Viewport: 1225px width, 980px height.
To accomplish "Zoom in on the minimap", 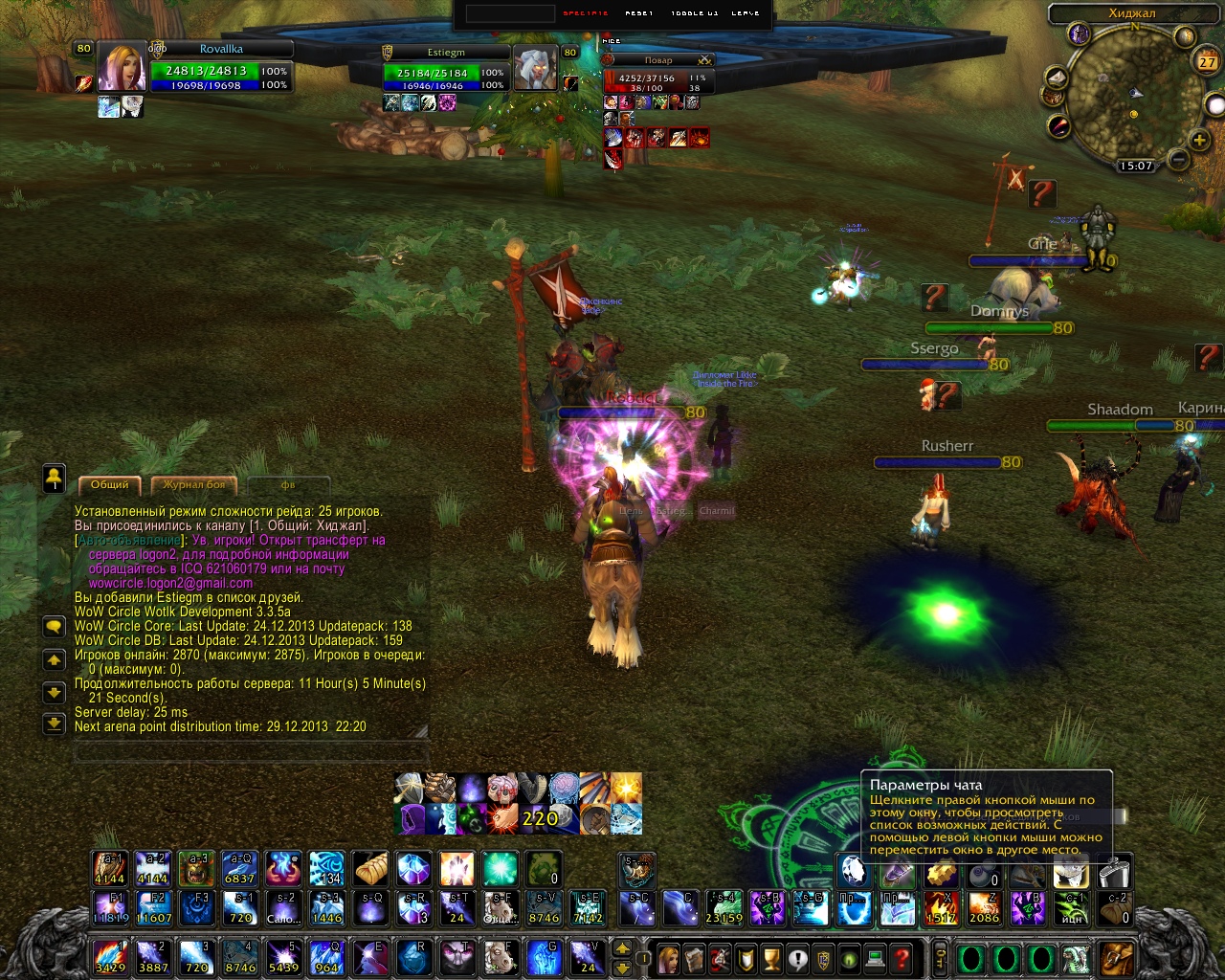I will tap(1199, 141).
